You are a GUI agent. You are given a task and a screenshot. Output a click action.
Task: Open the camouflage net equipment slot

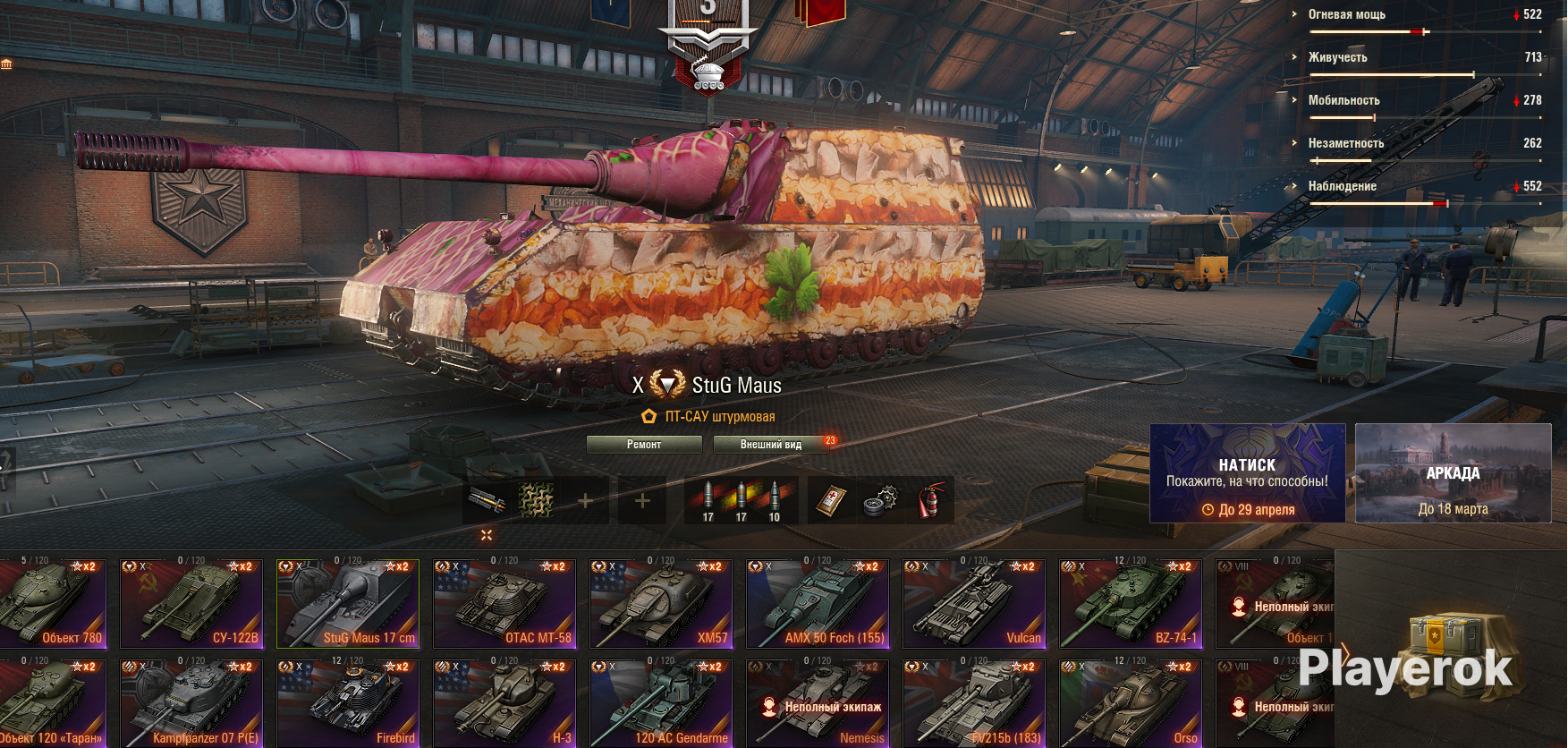[536, 500]
